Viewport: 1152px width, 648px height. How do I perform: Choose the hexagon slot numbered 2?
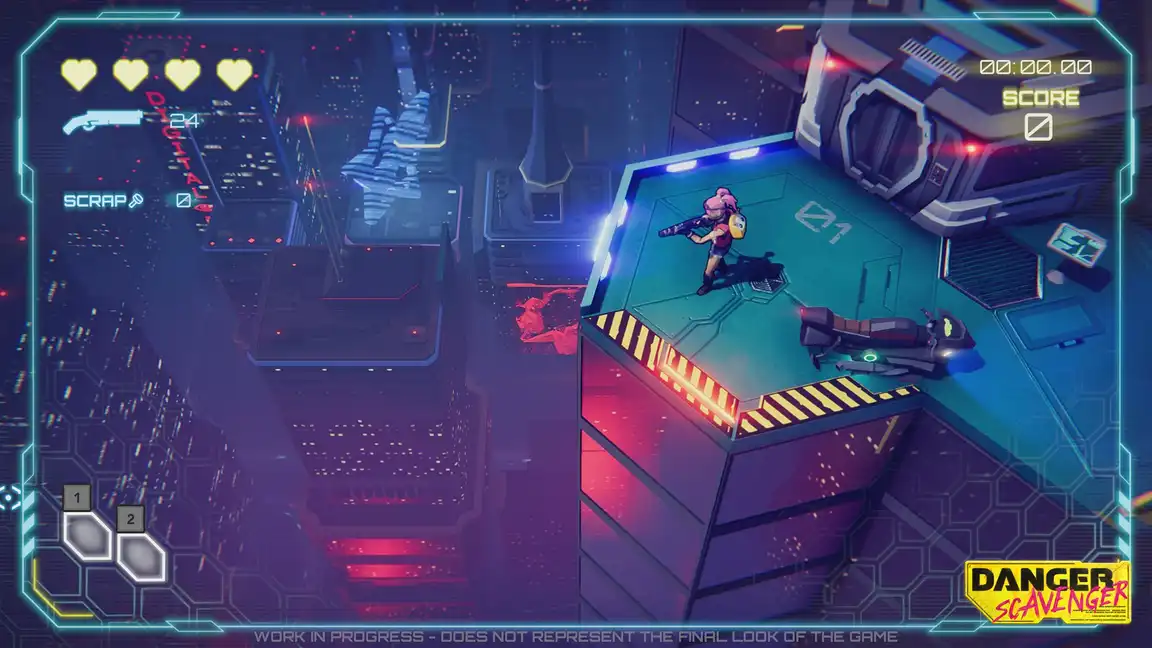(x=140, y=556)
